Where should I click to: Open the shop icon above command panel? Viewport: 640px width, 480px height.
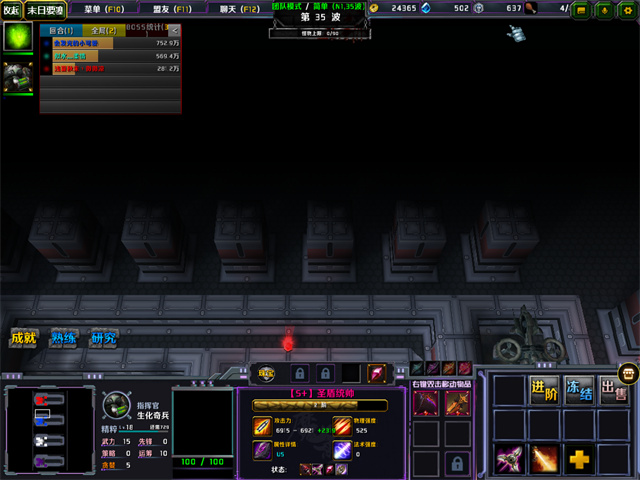(628, 372)
